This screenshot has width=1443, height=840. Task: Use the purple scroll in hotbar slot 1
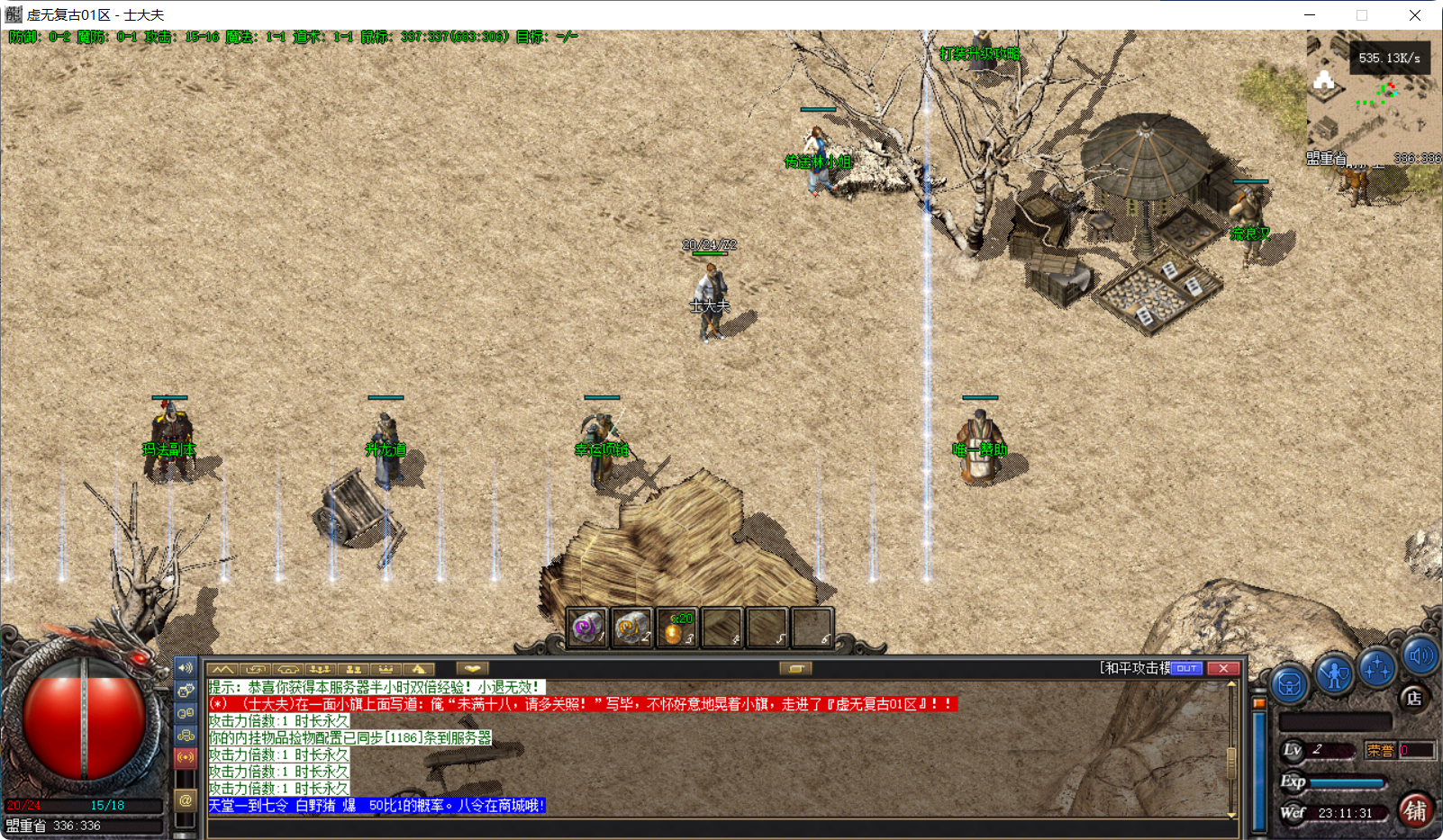tap(586, 628)
